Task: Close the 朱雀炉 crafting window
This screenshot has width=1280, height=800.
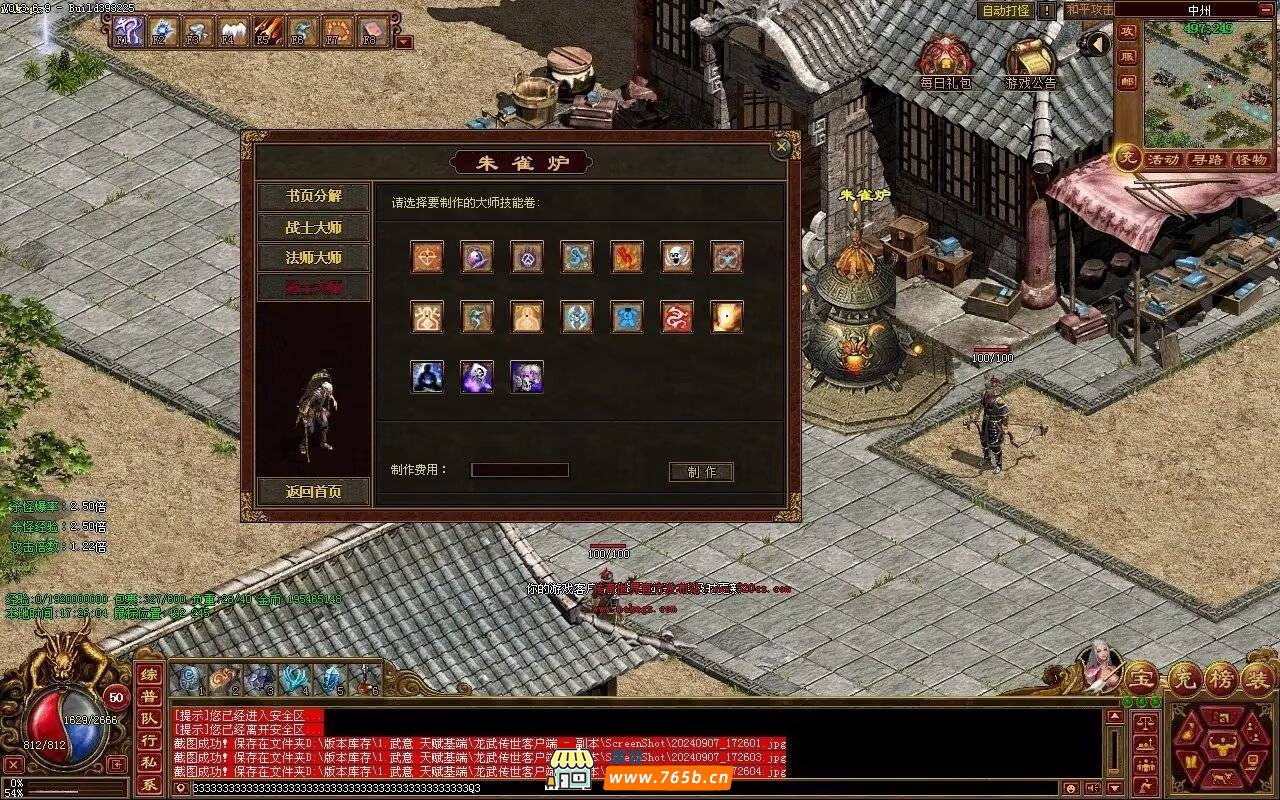Action: [782, 147]
